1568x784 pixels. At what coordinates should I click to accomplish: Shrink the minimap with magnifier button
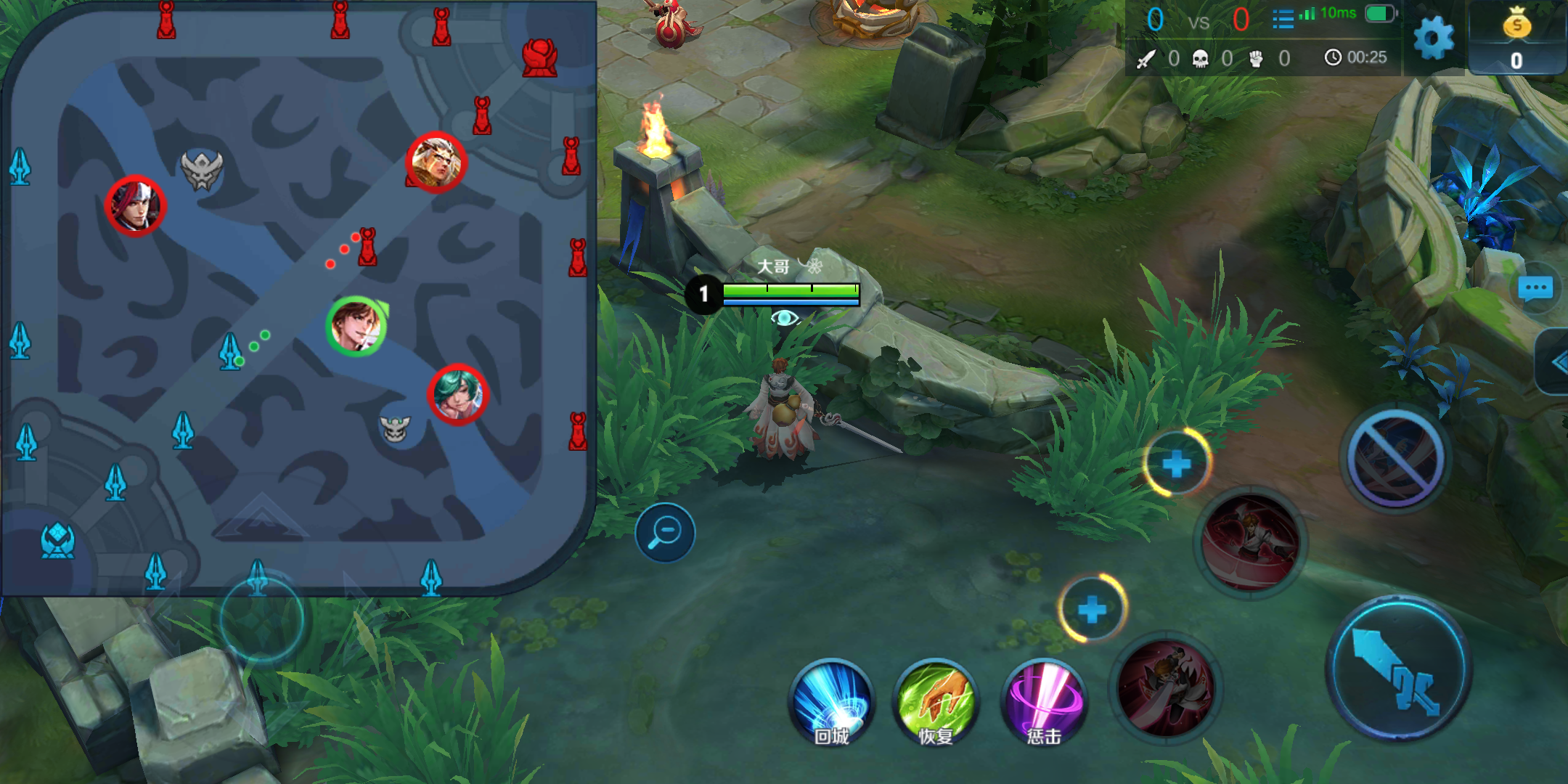[x=665, y=533]
